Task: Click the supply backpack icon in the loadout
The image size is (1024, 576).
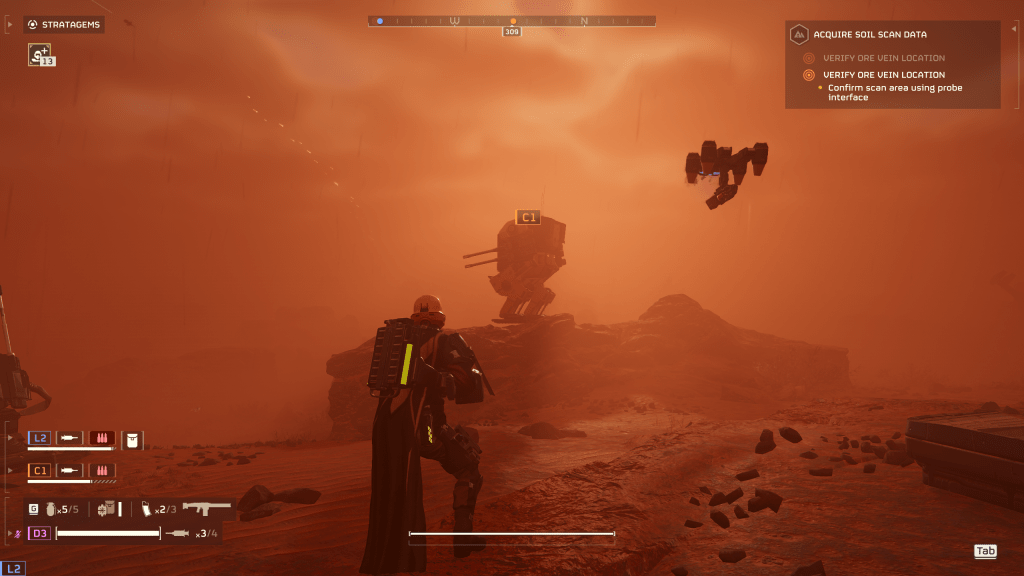Action: click(106, 509)
